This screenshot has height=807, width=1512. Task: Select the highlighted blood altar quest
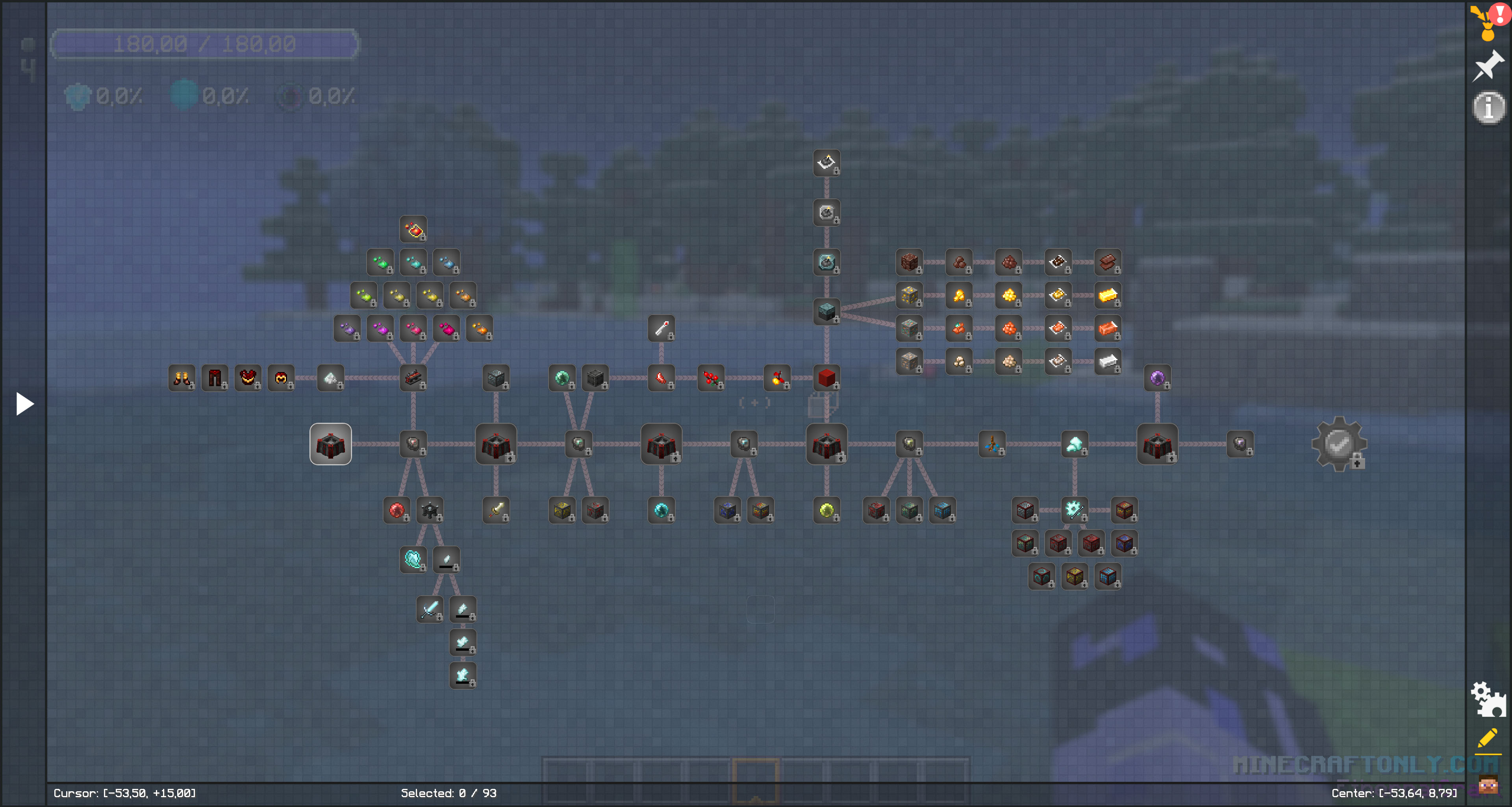click(x=330, y=444)
